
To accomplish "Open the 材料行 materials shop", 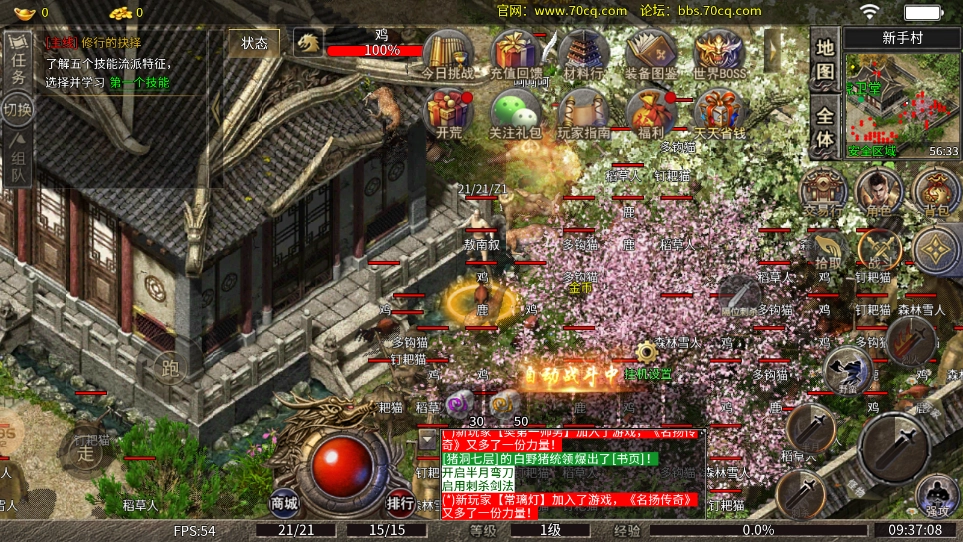I will tap(583, 53).
